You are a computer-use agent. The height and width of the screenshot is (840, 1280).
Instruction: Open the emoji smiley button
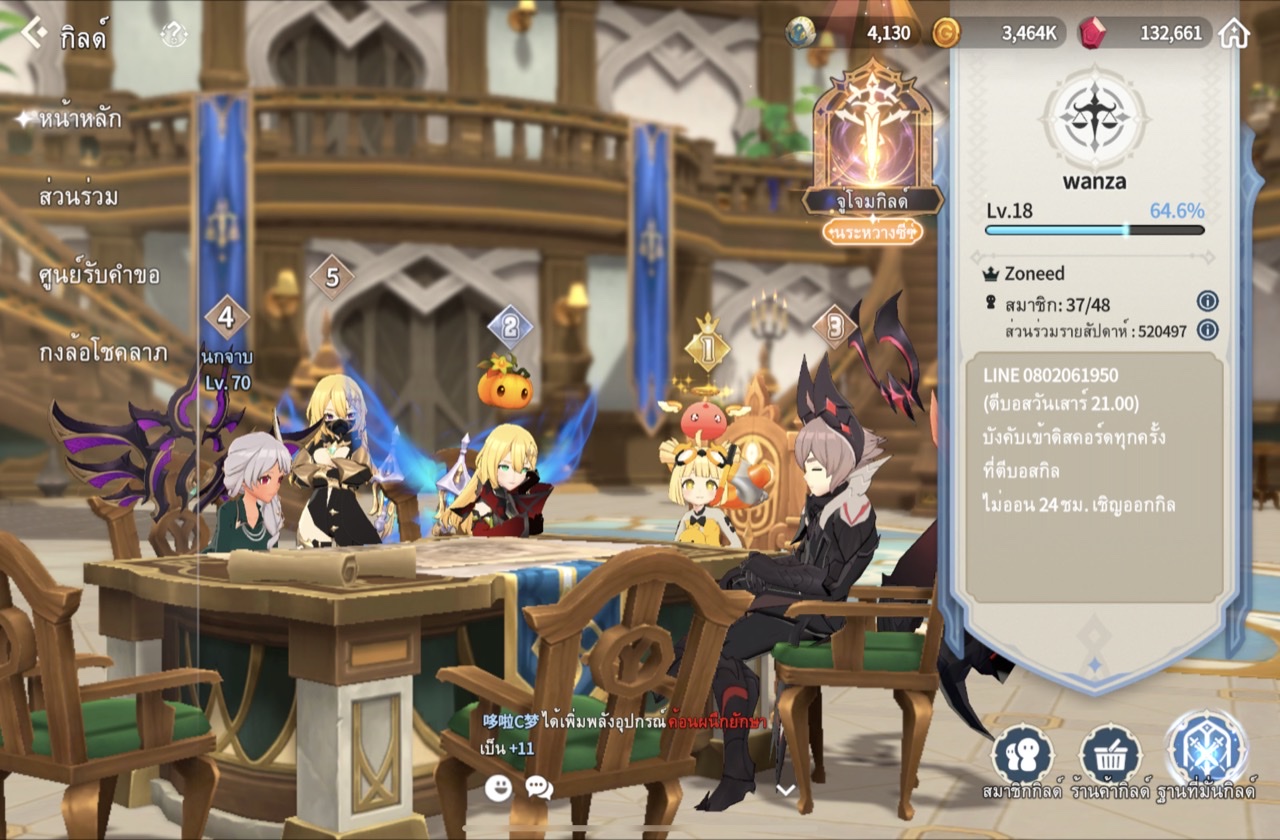498,787
